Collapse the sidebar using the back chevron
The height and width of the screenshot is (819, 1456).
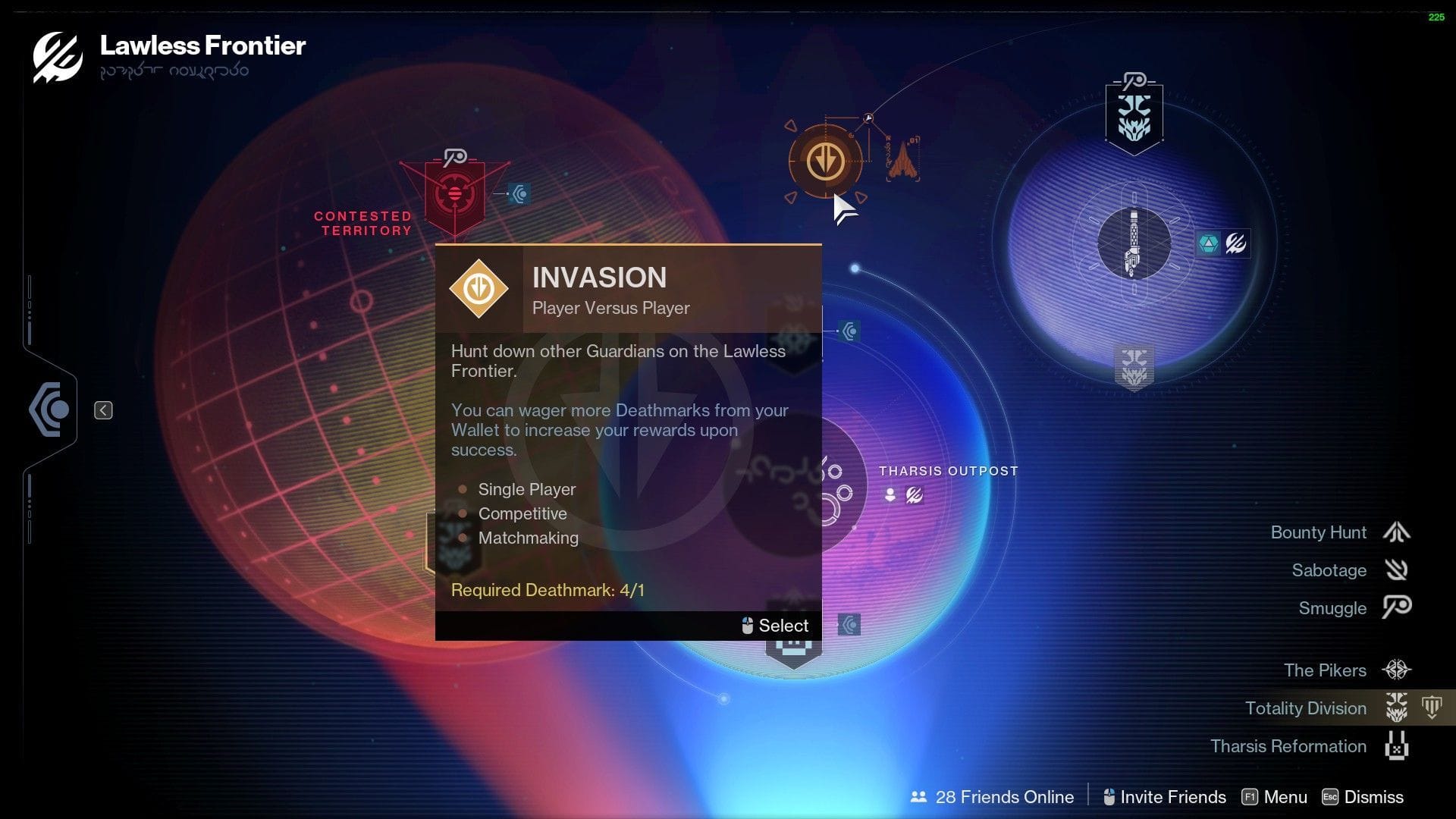tap(103, 409)
